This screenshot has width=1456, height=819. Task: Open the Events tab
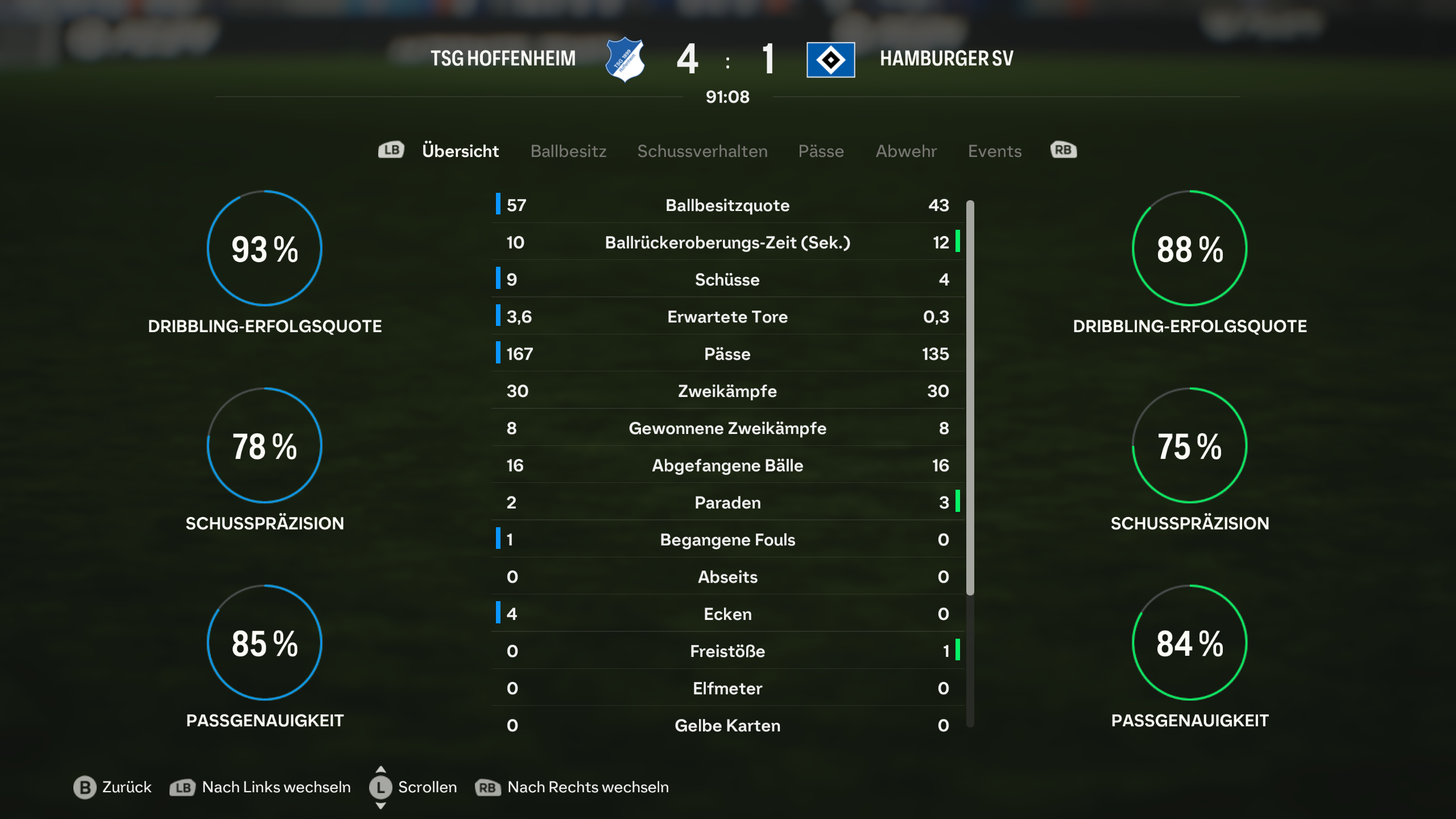click(x=995, y=151)
